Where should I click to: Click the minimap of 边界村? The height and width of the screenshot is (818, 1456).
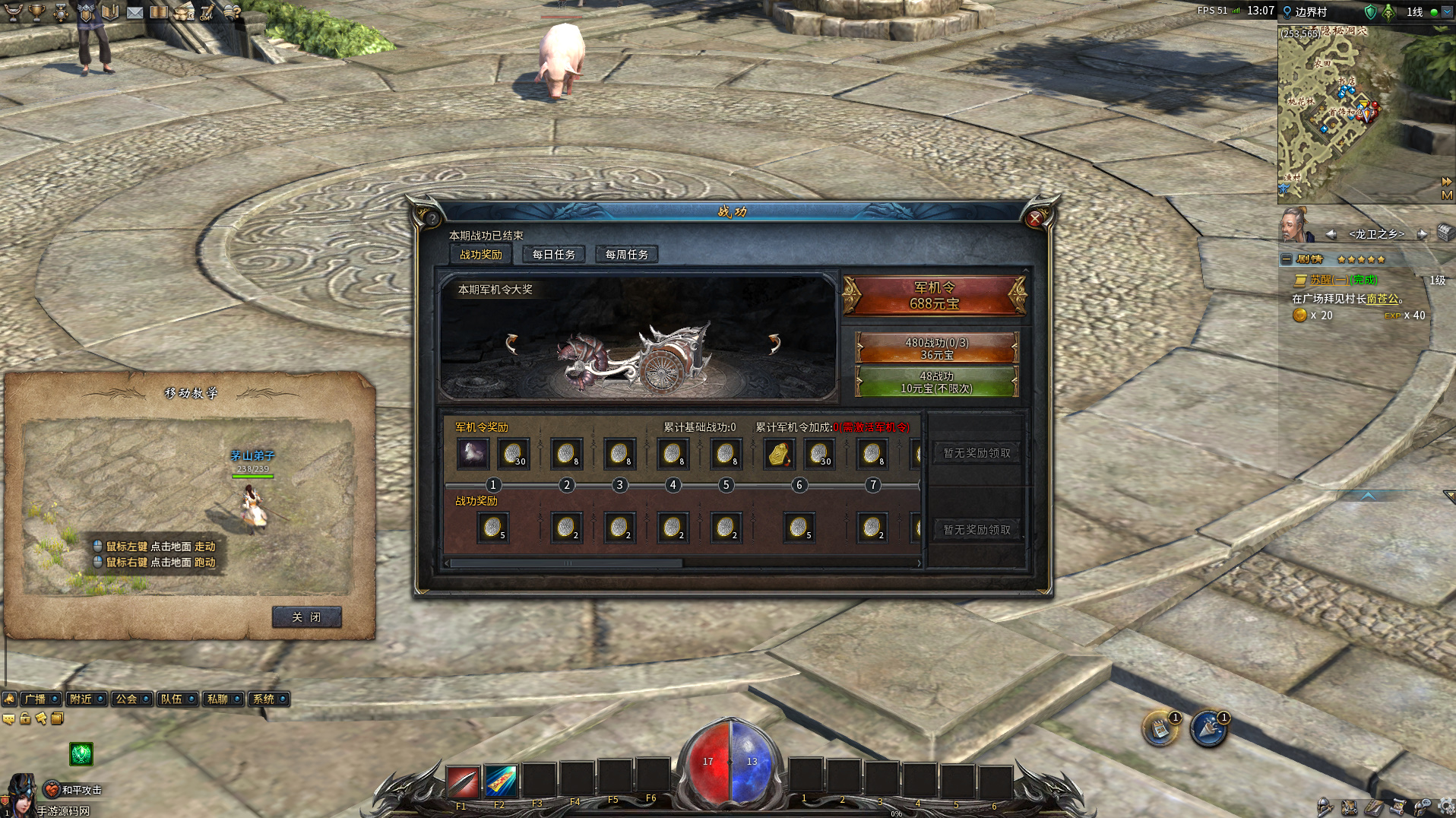(x=1351, y=114)
